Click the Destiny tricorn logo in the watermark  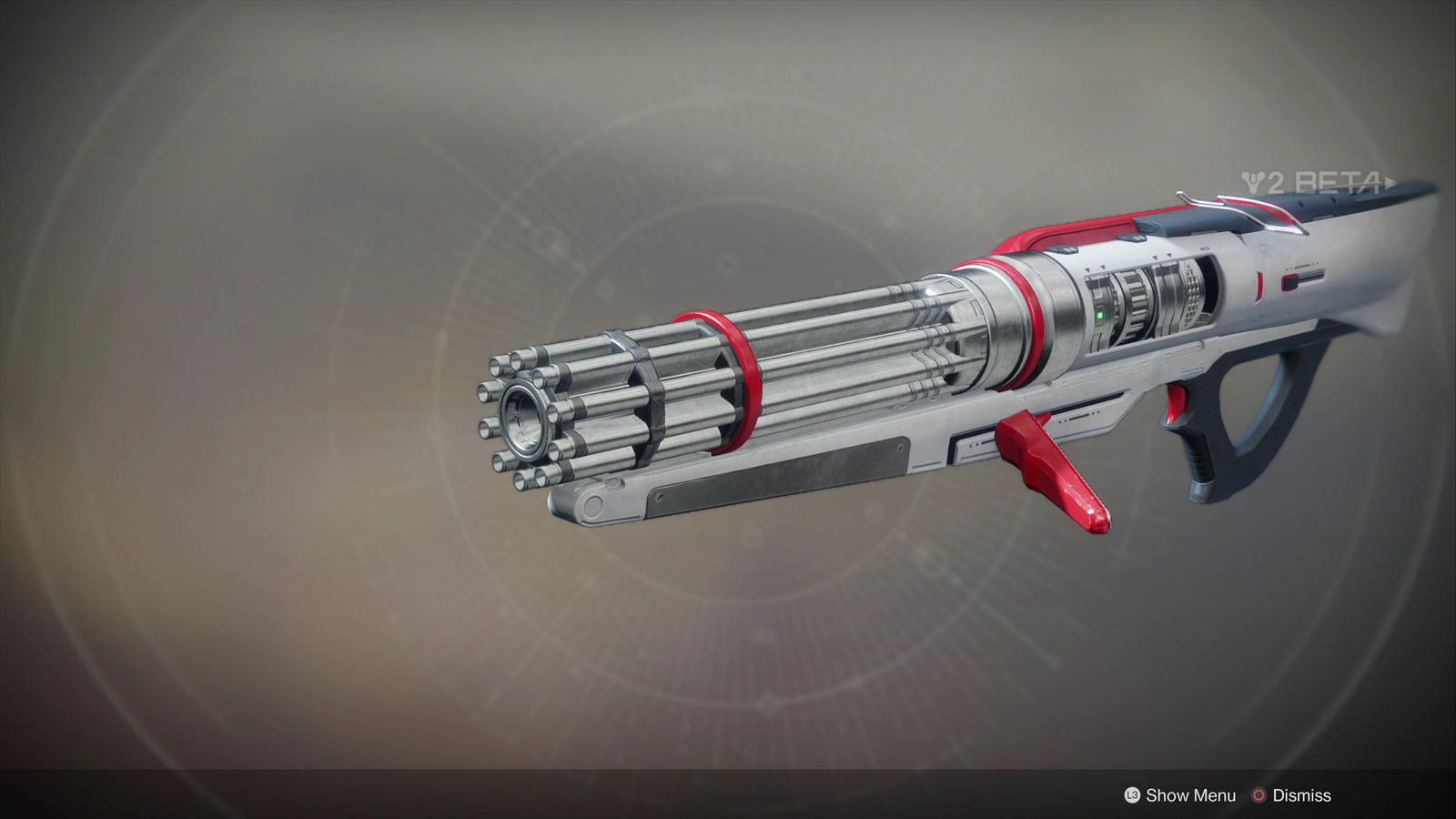point(1251,182)
